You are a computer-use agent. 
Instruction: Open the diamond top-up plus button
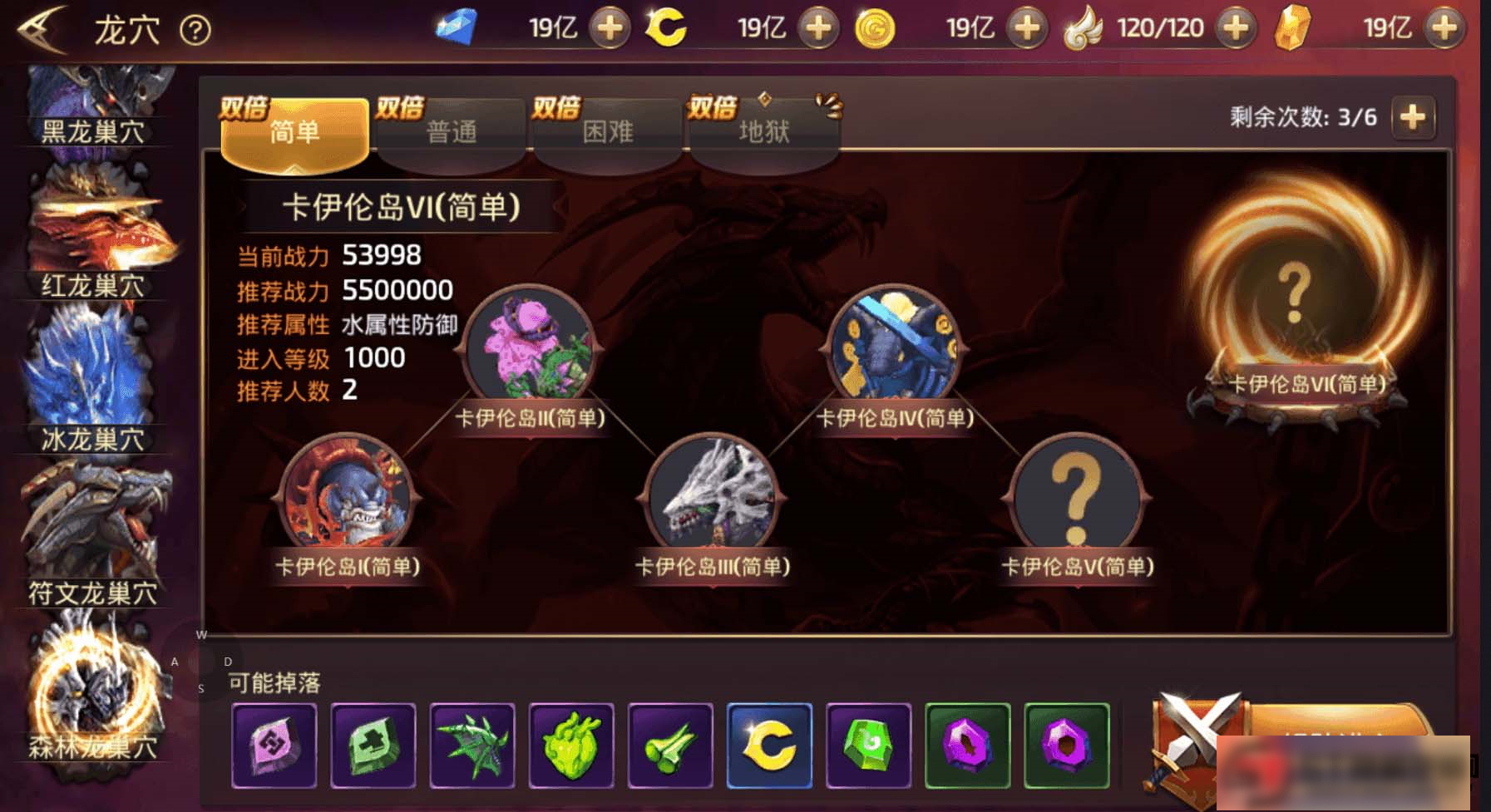point(610,27)
